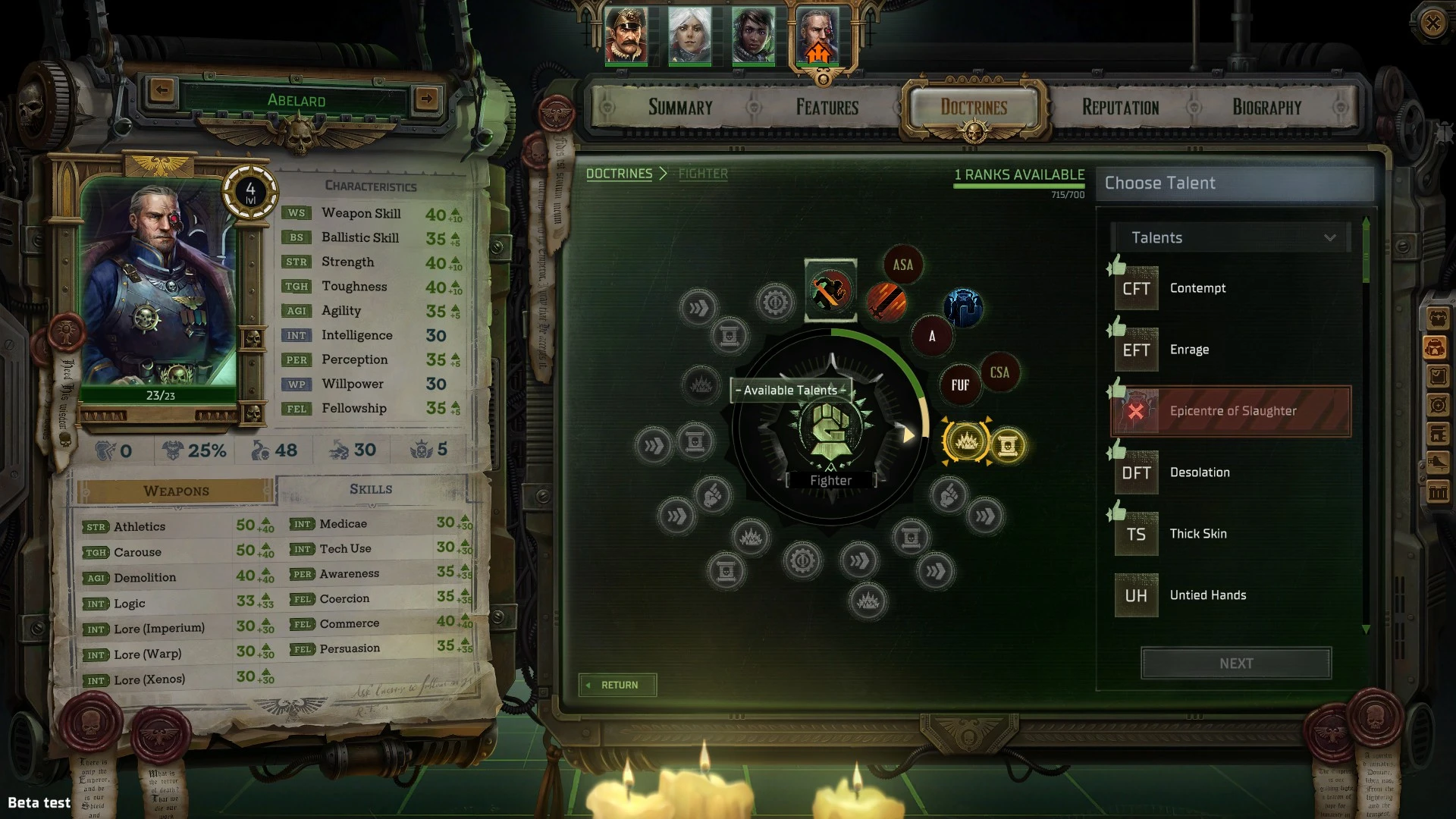Click the Return button

(x=617, y=685)
